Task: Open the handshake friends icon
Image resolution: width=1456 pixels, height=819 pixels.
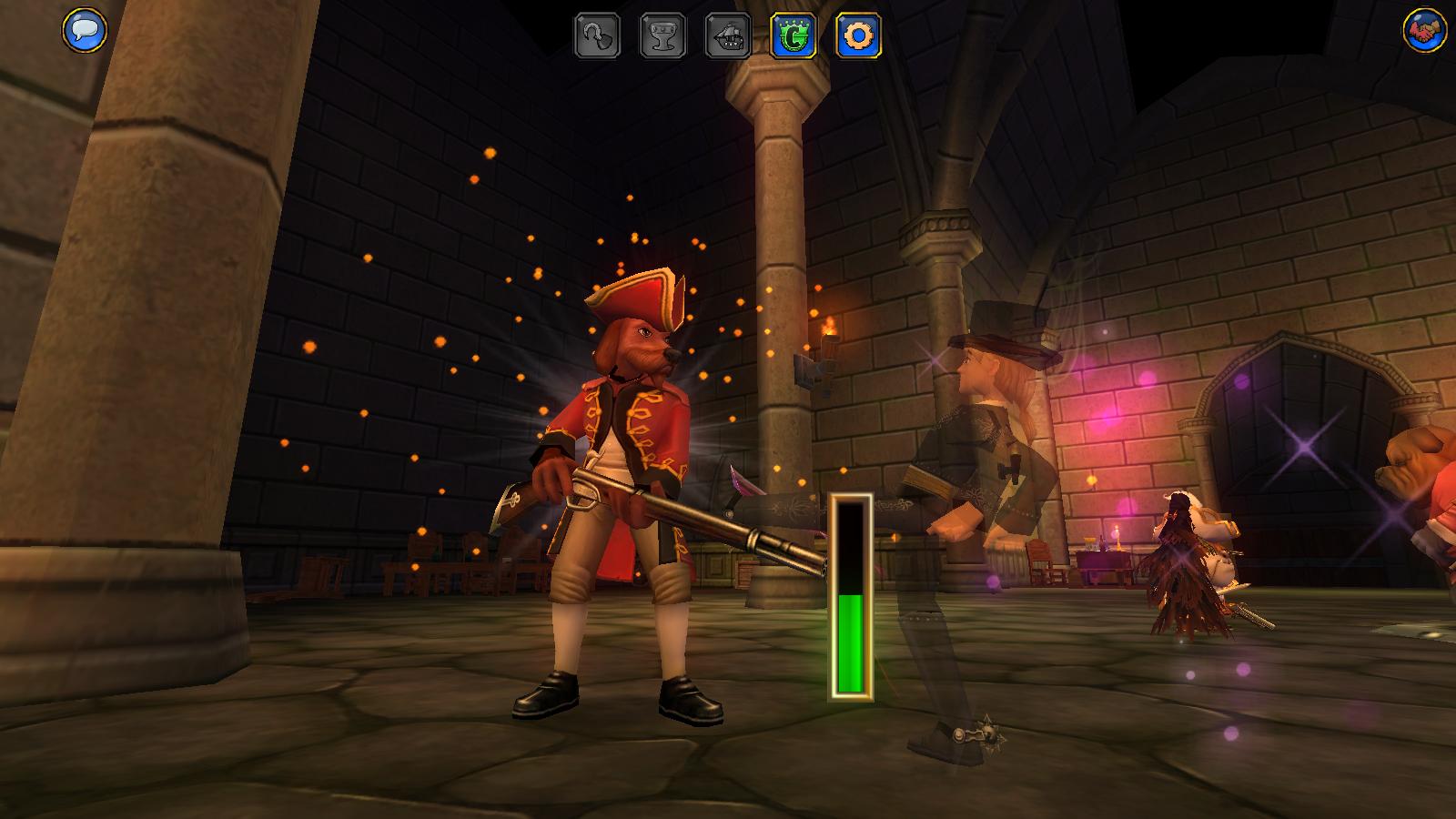Action: pos(1424,30)
